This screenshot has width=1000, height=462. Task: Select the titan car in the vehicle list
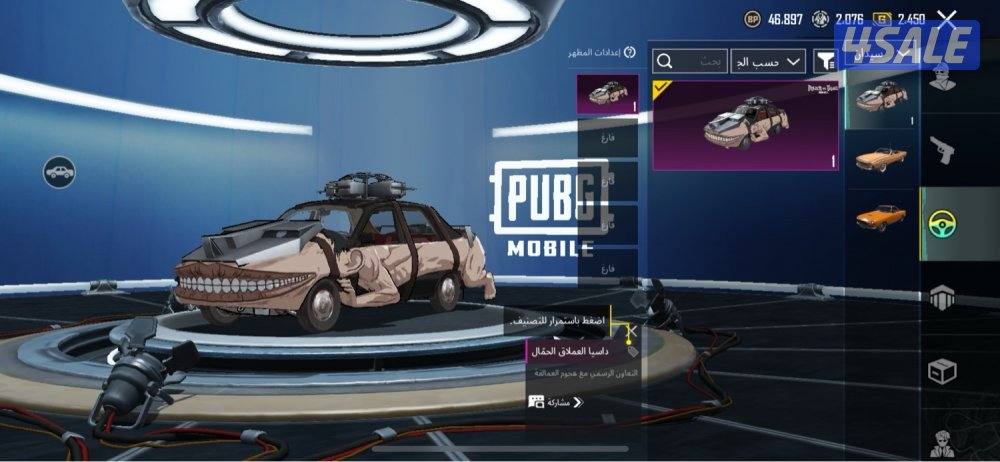coord(881,98)
